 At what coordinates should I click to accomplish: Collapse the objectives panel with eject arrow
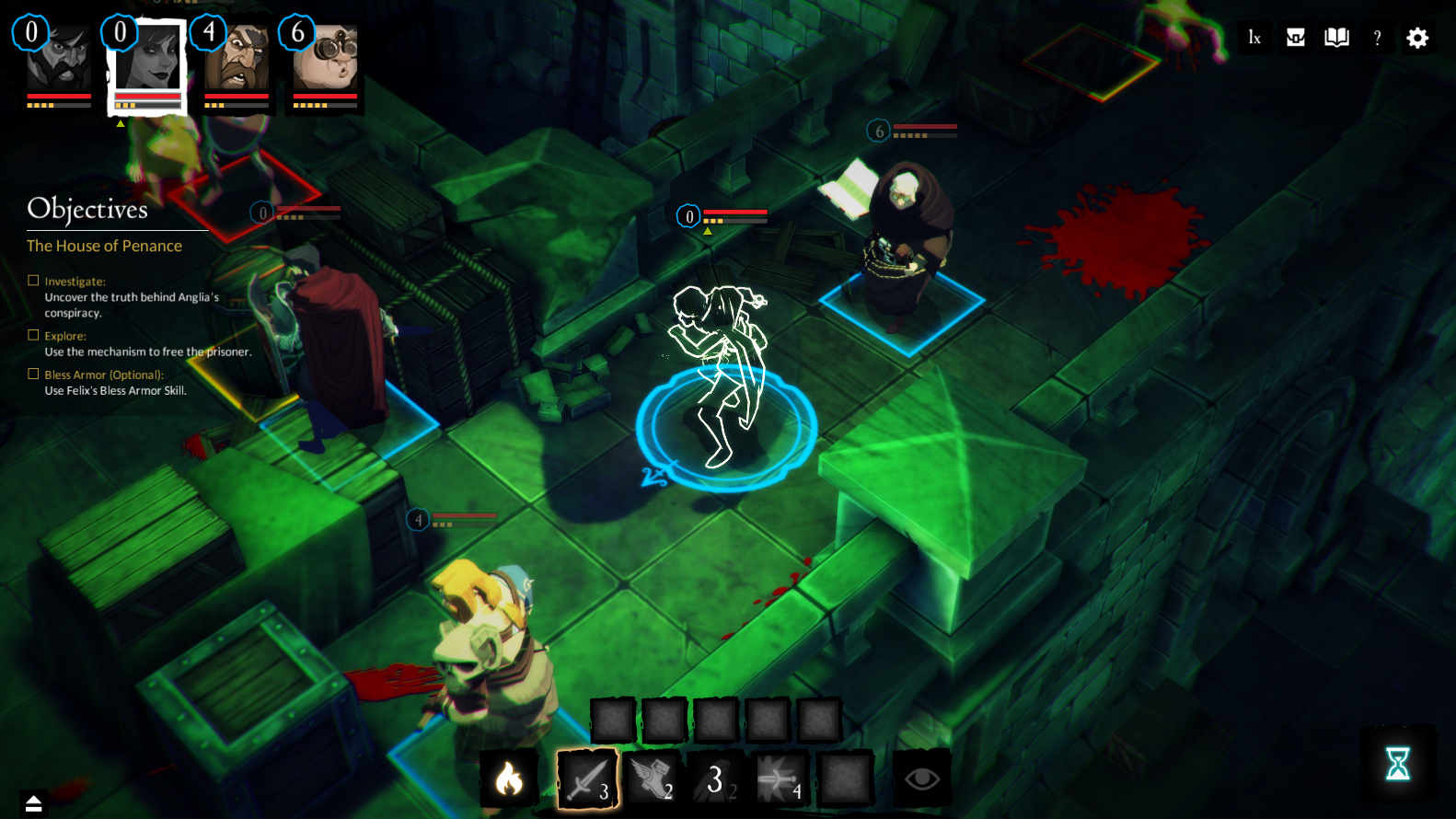(x=34, y=803)
